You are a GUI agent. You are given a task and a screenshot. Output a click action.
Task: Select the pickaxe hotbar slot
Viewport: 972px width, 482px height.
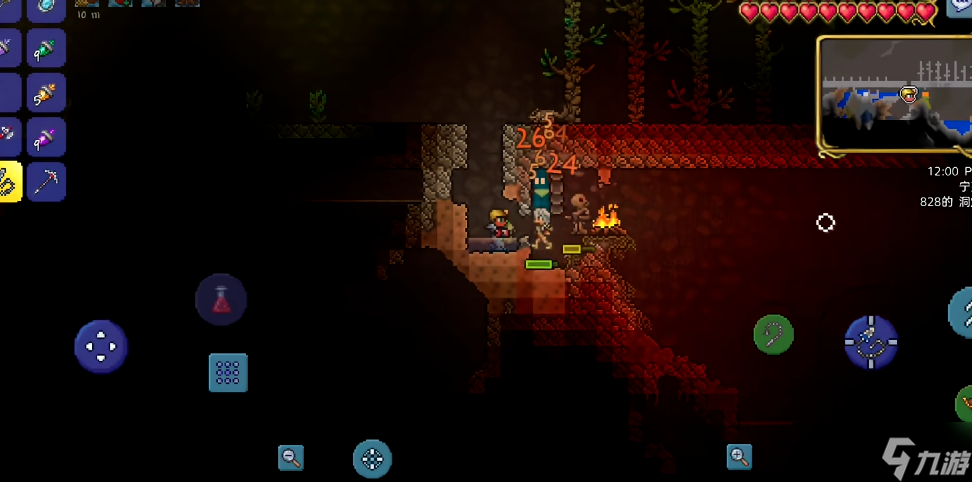click(46, 182)
